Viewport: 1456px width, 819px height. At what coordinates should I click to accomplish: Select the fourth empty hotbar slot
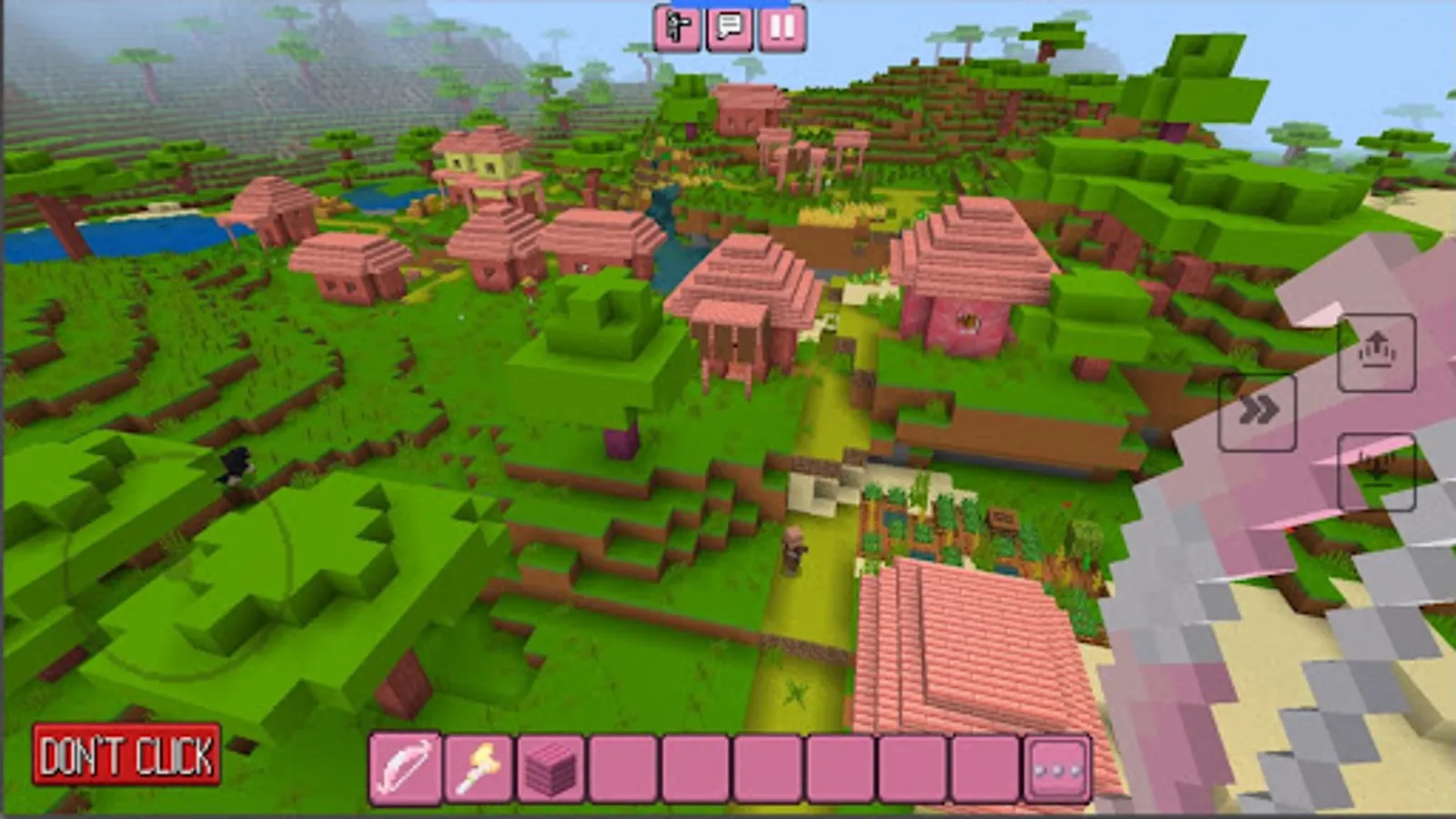pyautogui.click(x=622, y=764)
